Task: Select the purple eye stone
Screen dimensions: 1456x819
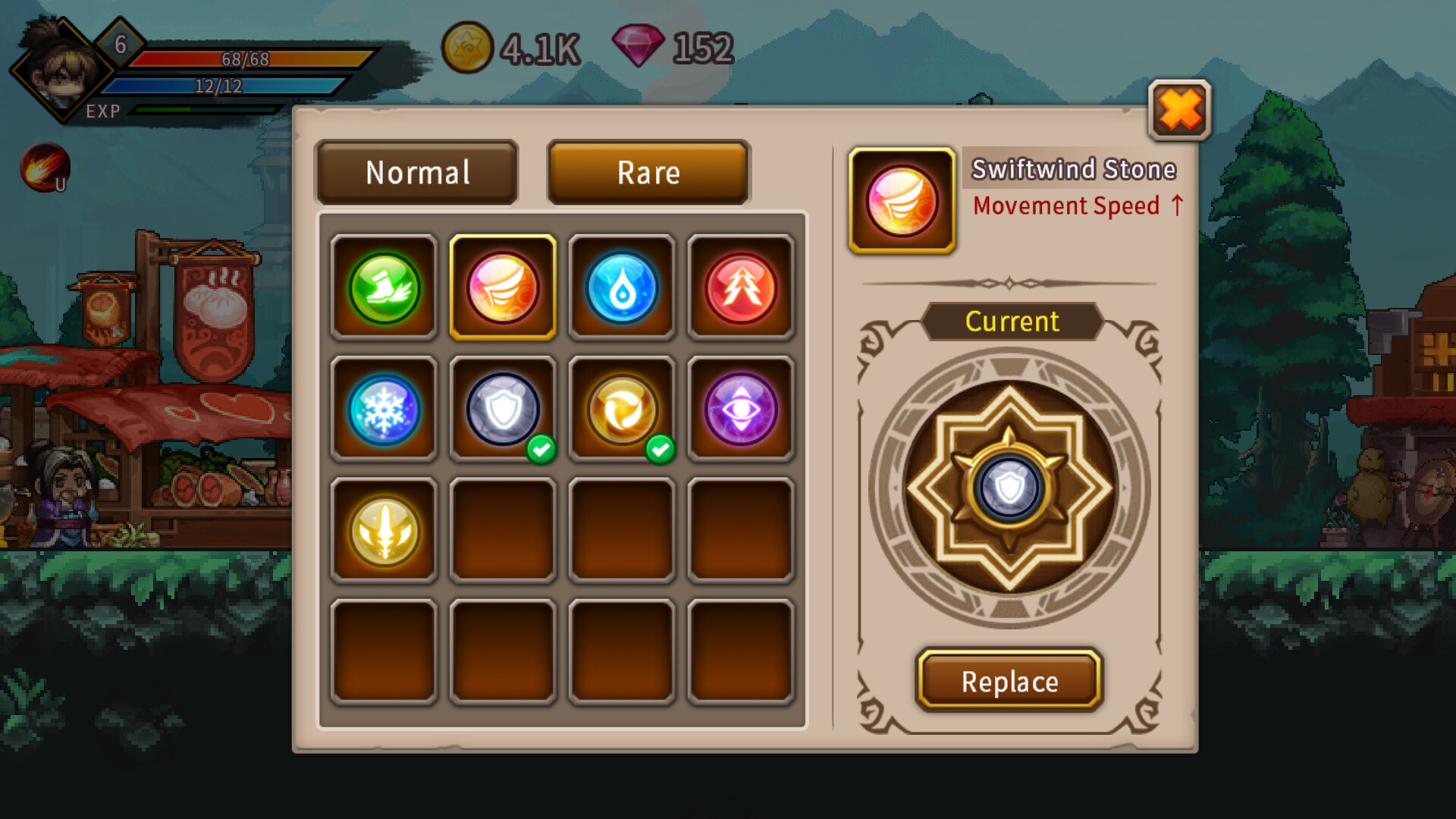Action: click(x=741, y=409)
